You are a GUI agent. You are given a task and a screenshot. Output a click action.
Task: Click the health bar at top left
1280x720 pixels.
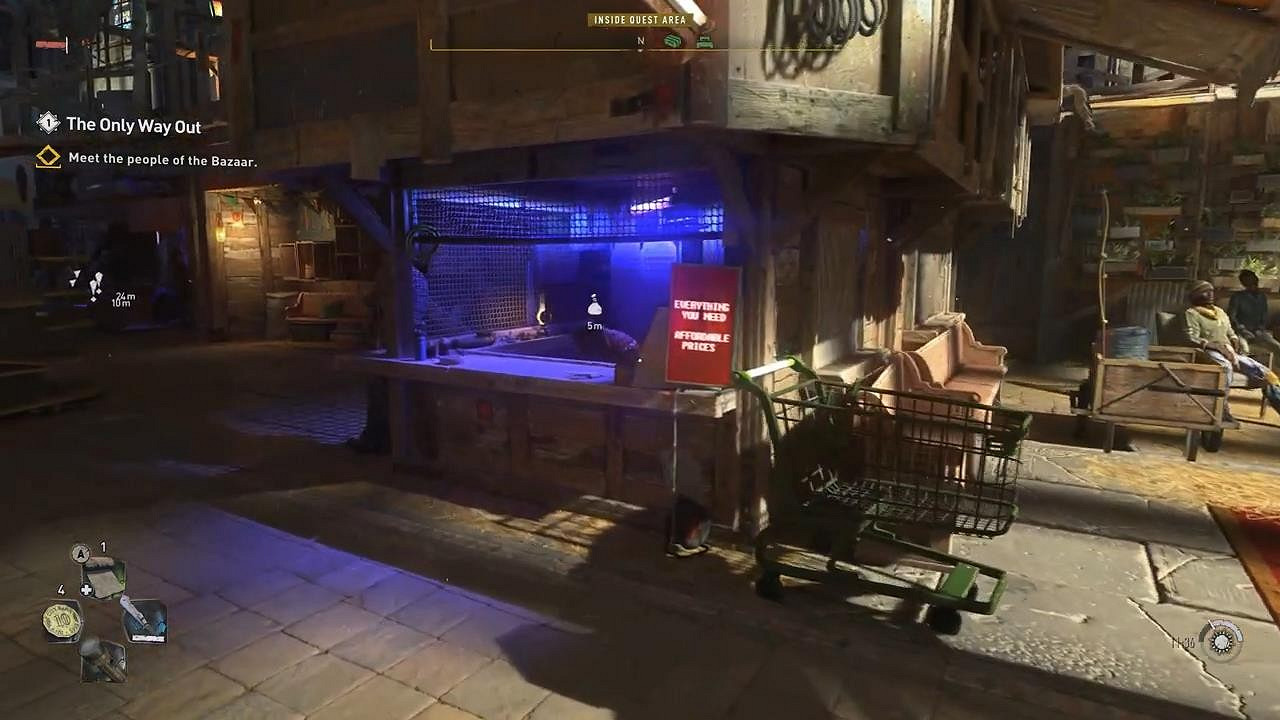point(48,44)
